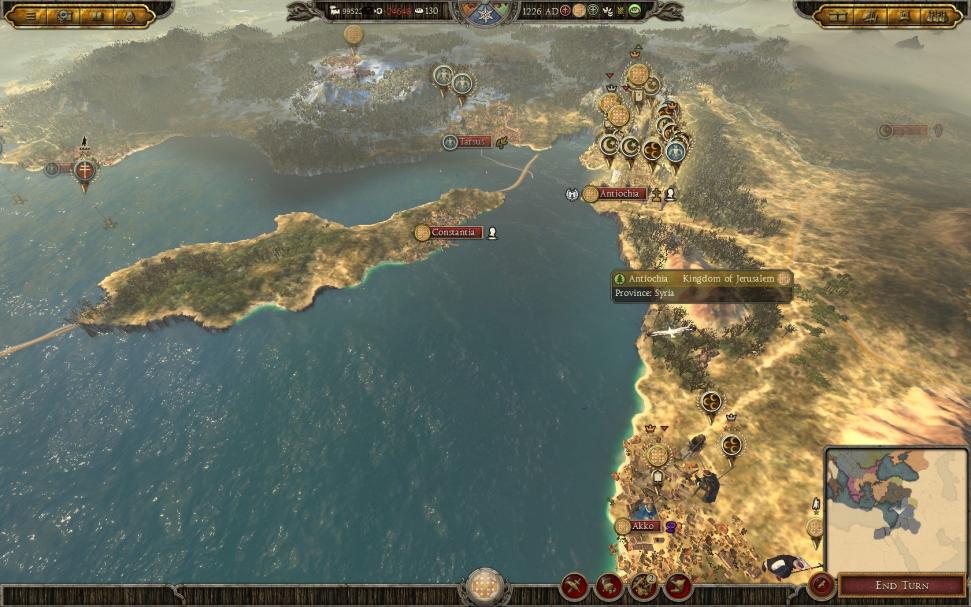Viewport: 971px width, 607px height.
Task: Click the green round icon in top bar
Action: tap(634, 11)
